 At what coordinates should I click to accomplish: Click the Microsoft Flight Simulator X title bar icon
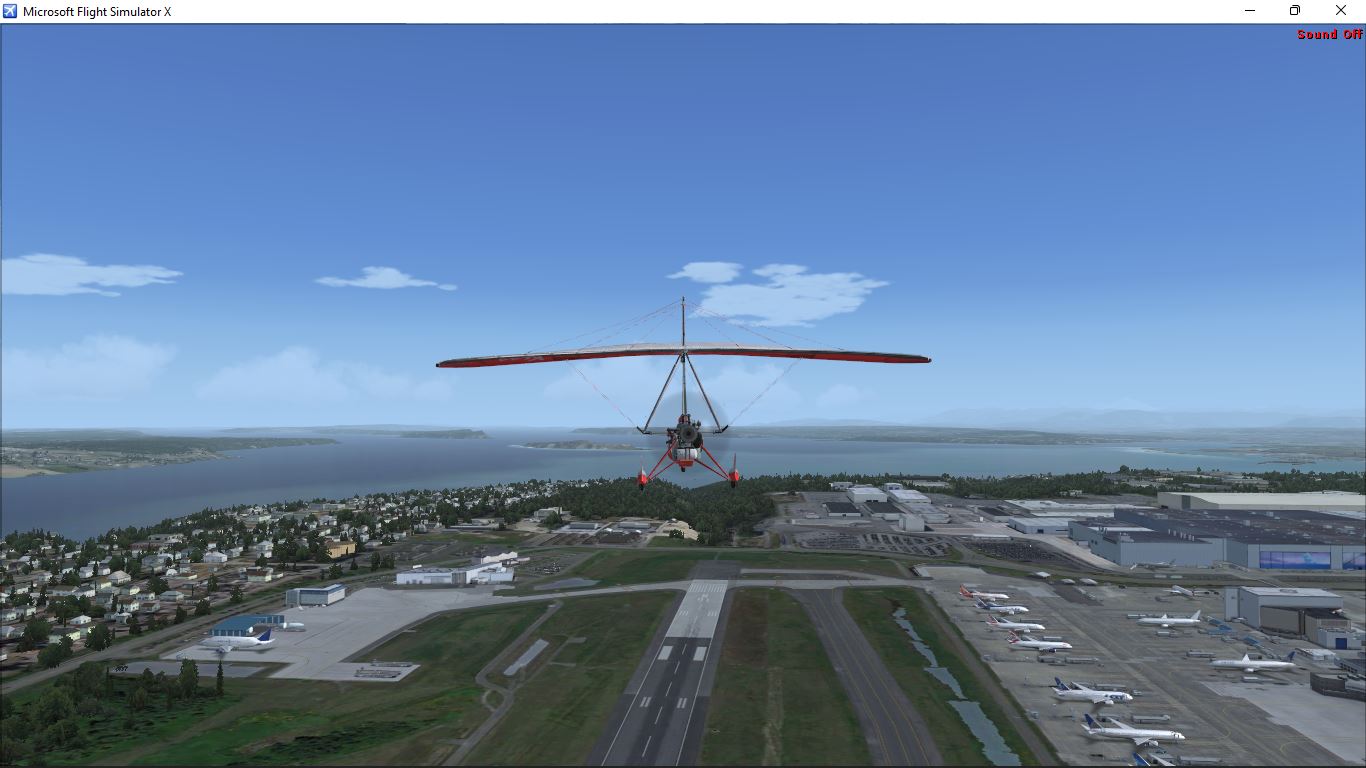pos(8,10)
